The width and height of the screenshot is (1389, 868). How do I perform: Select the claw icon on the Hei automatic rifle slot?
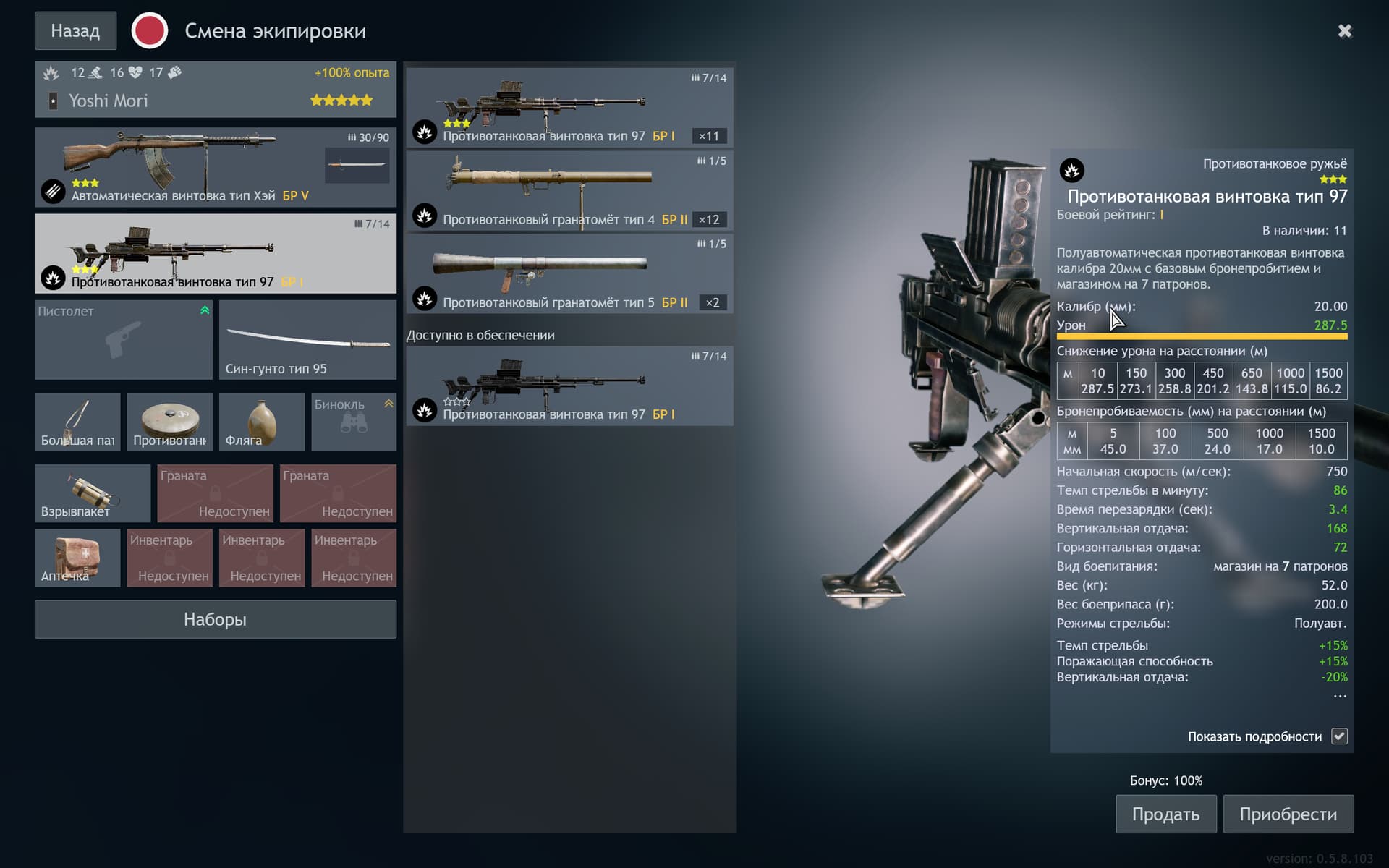pos(53,192)
